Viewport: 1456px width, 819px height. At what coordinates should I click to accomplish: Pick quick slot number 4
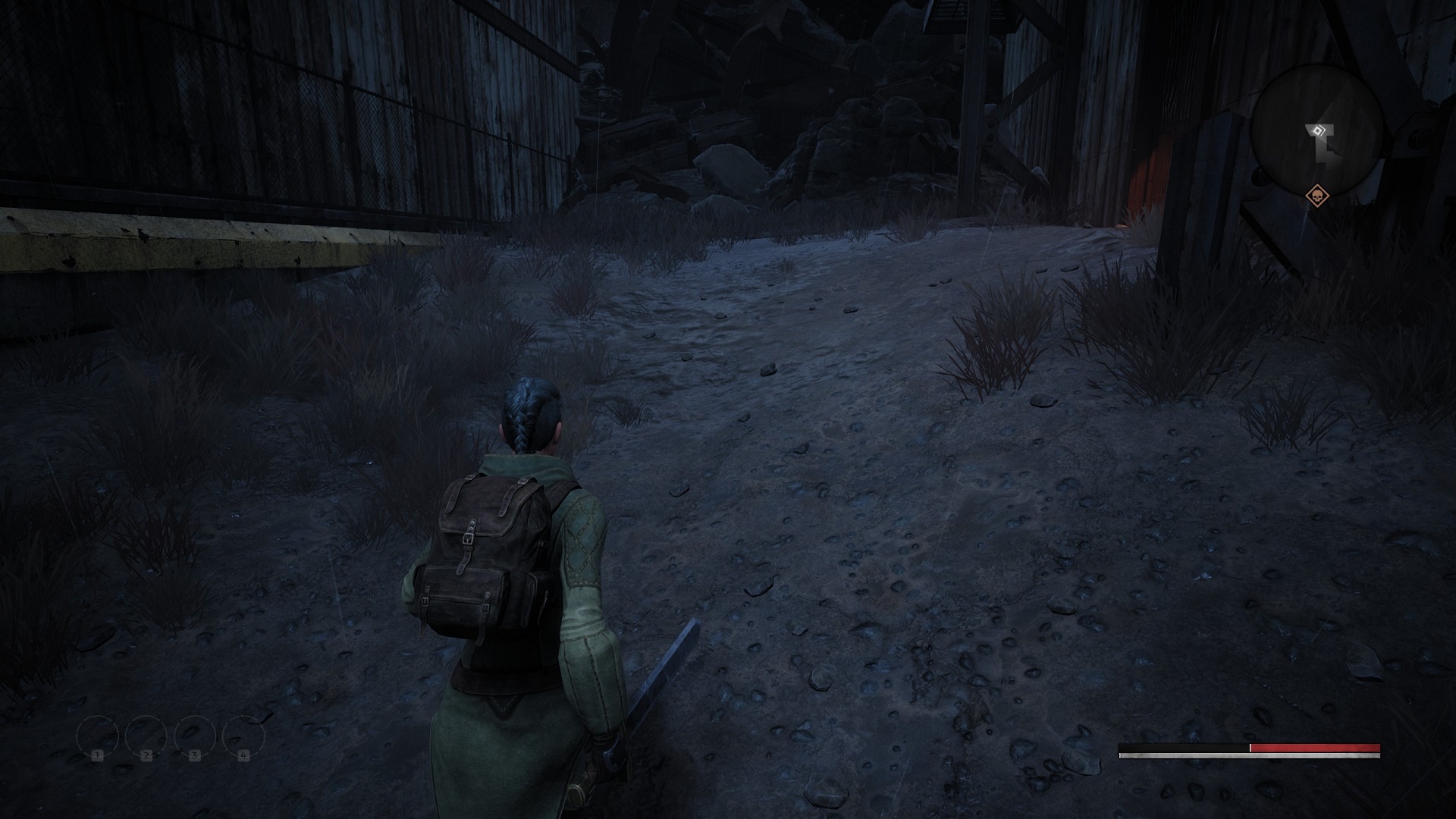tap(243, 736)
